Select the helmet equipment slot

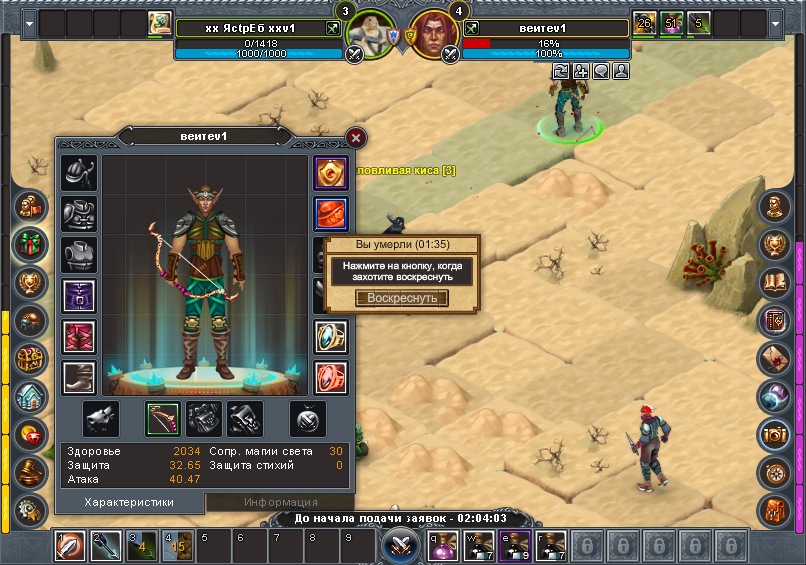pos(79,173)
